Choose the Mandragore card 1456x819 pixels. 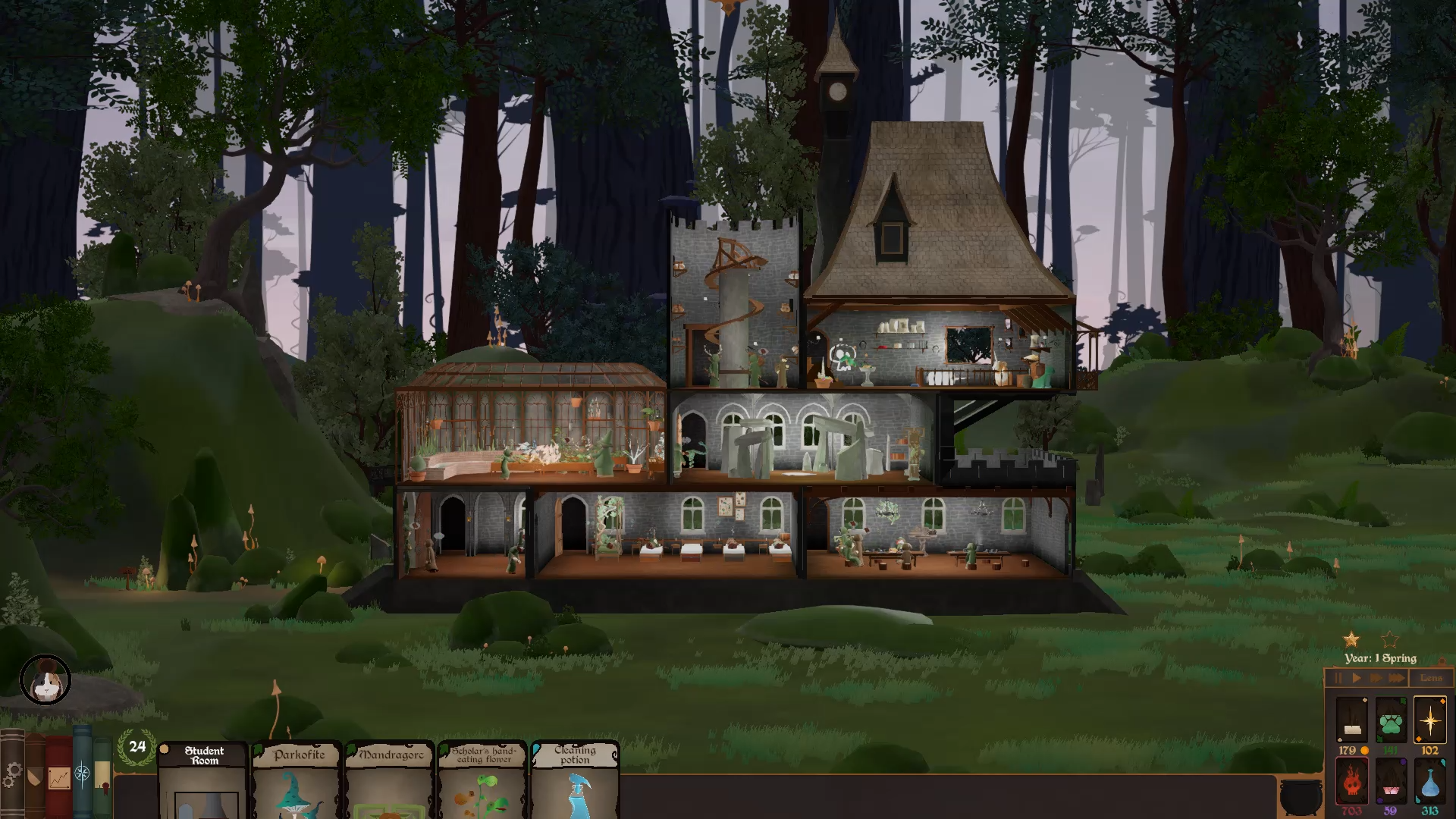[x=391, y=780]
